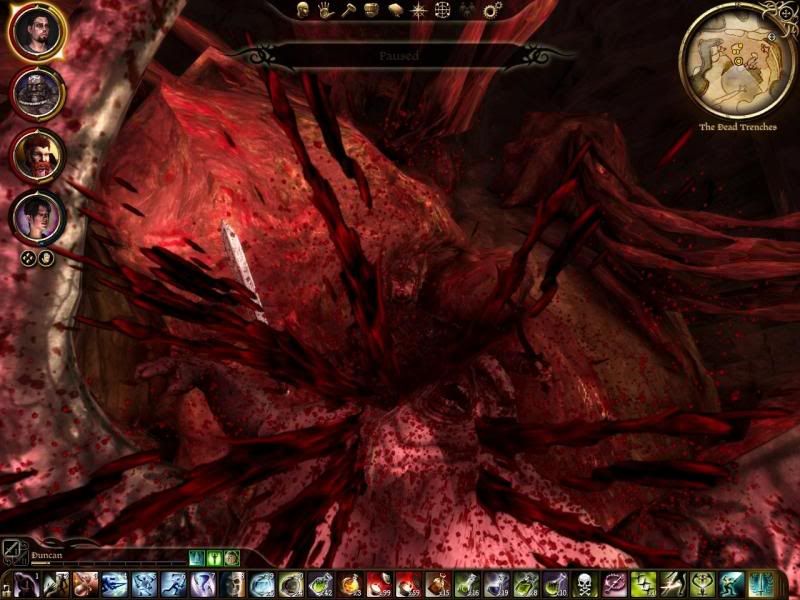This screenshot has width=800, height=600.
Task: Open the skills hand icon
Action: (x=325, y=11)
